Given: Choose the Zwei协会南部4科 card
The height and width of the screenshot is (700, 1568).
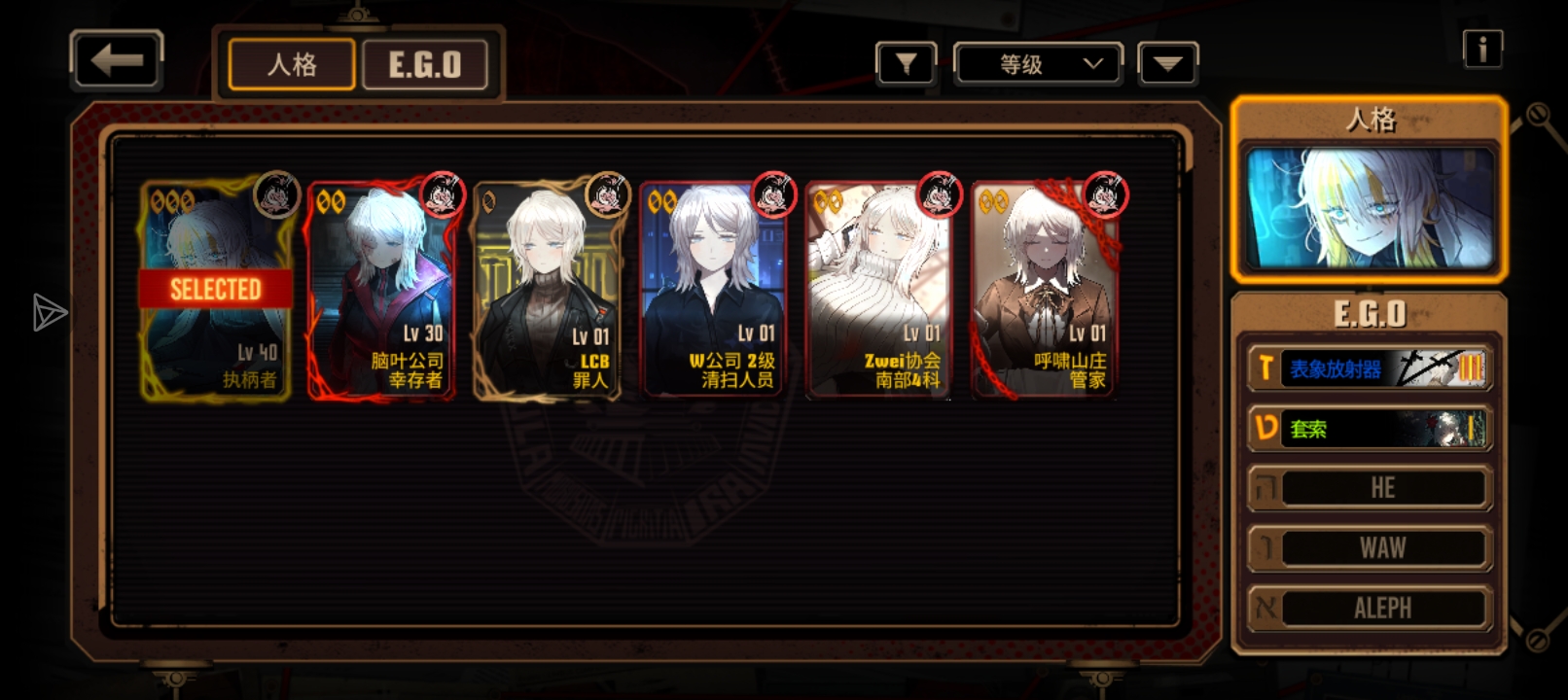Looking at the screenshot, I should [877, 290].
